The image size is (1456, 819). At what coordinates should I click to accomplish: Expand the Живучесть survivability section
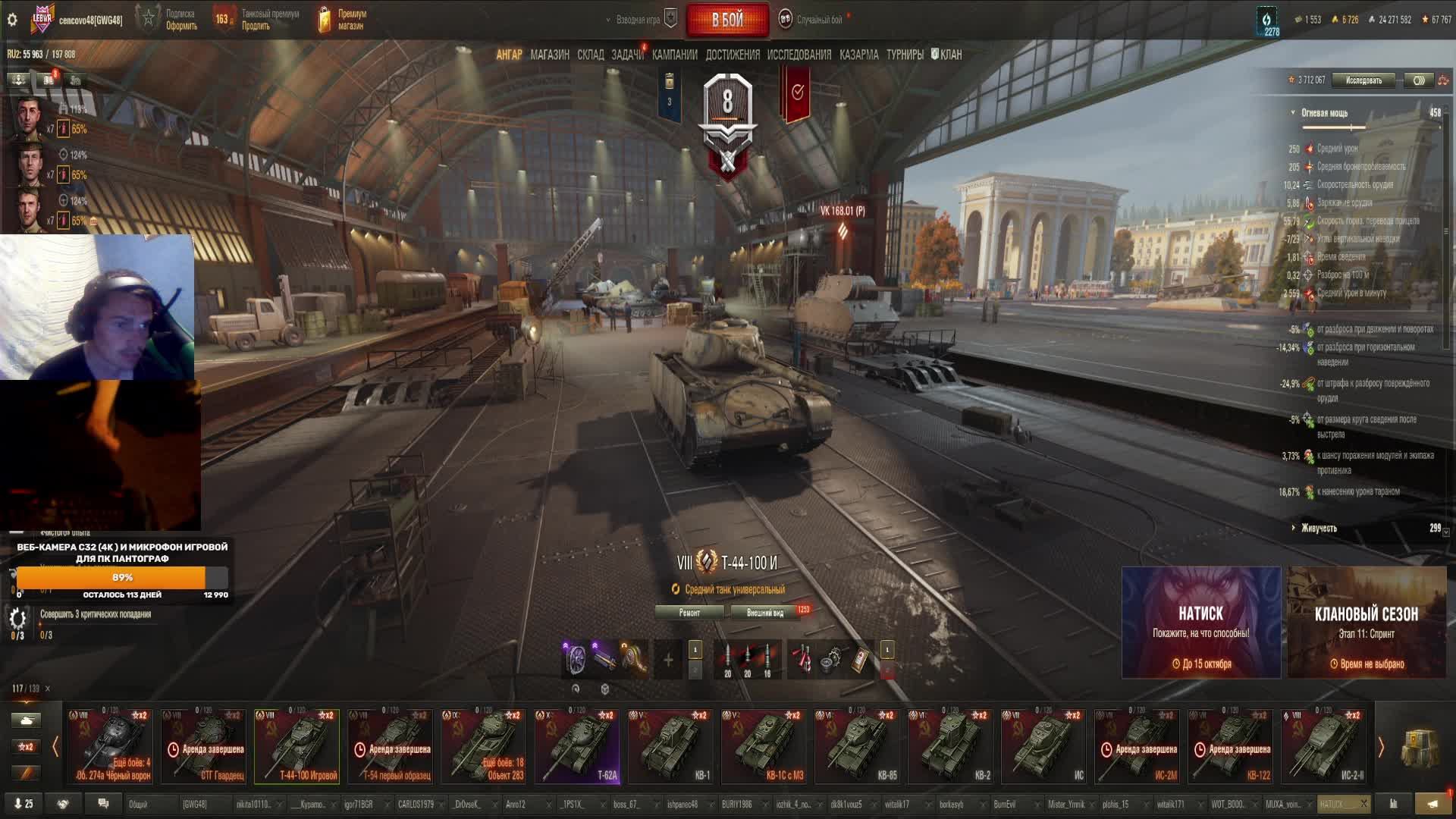(1319, 529)
